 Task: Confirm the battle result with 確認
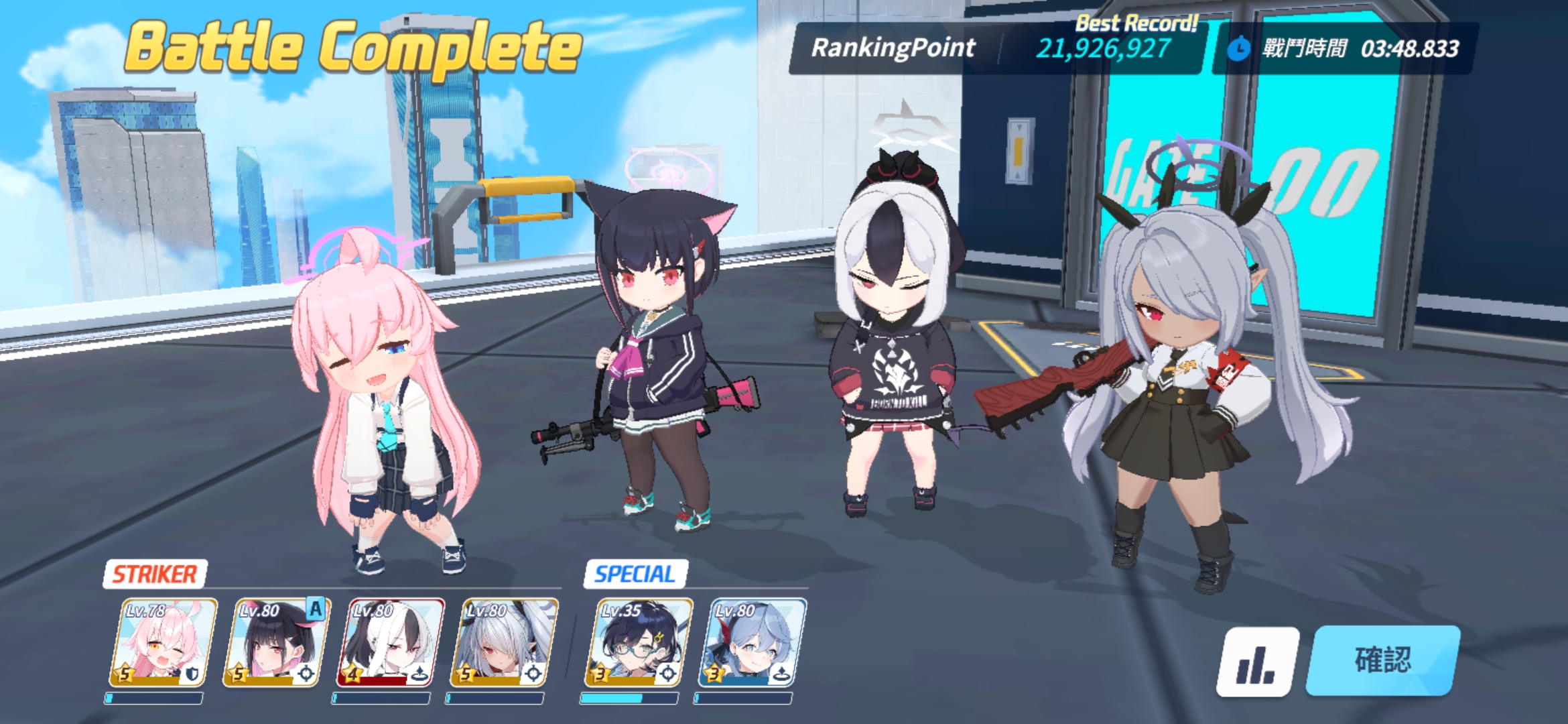(x=1383, y=660)
